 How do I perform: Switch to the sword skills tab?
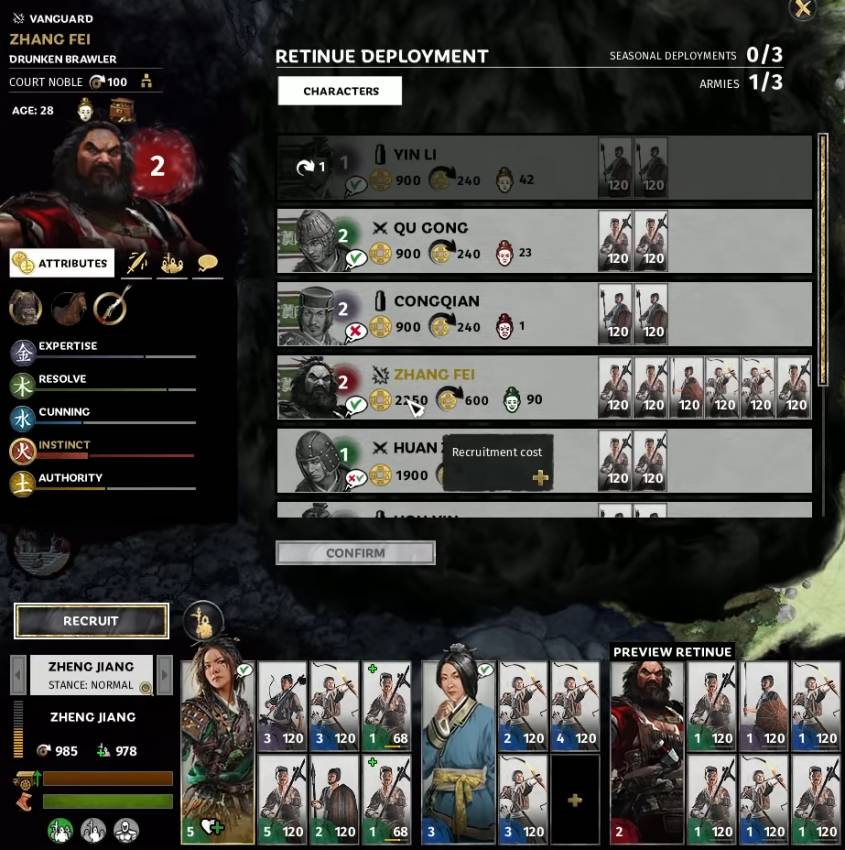click(137, 263)
